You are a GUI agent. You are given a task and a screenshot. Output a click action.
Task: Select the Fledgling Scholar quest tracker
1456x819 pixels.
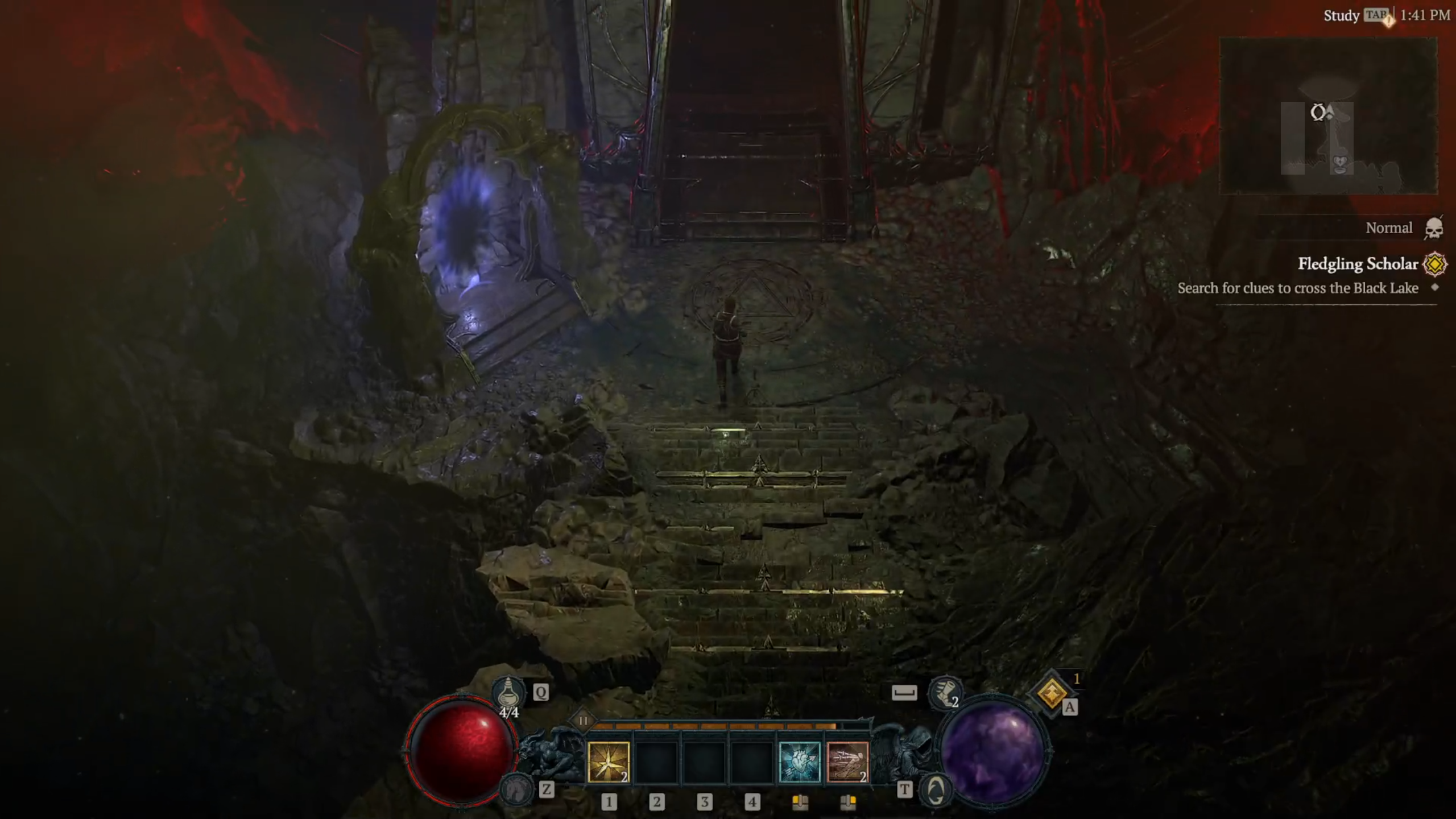(x=1357, y=264)
